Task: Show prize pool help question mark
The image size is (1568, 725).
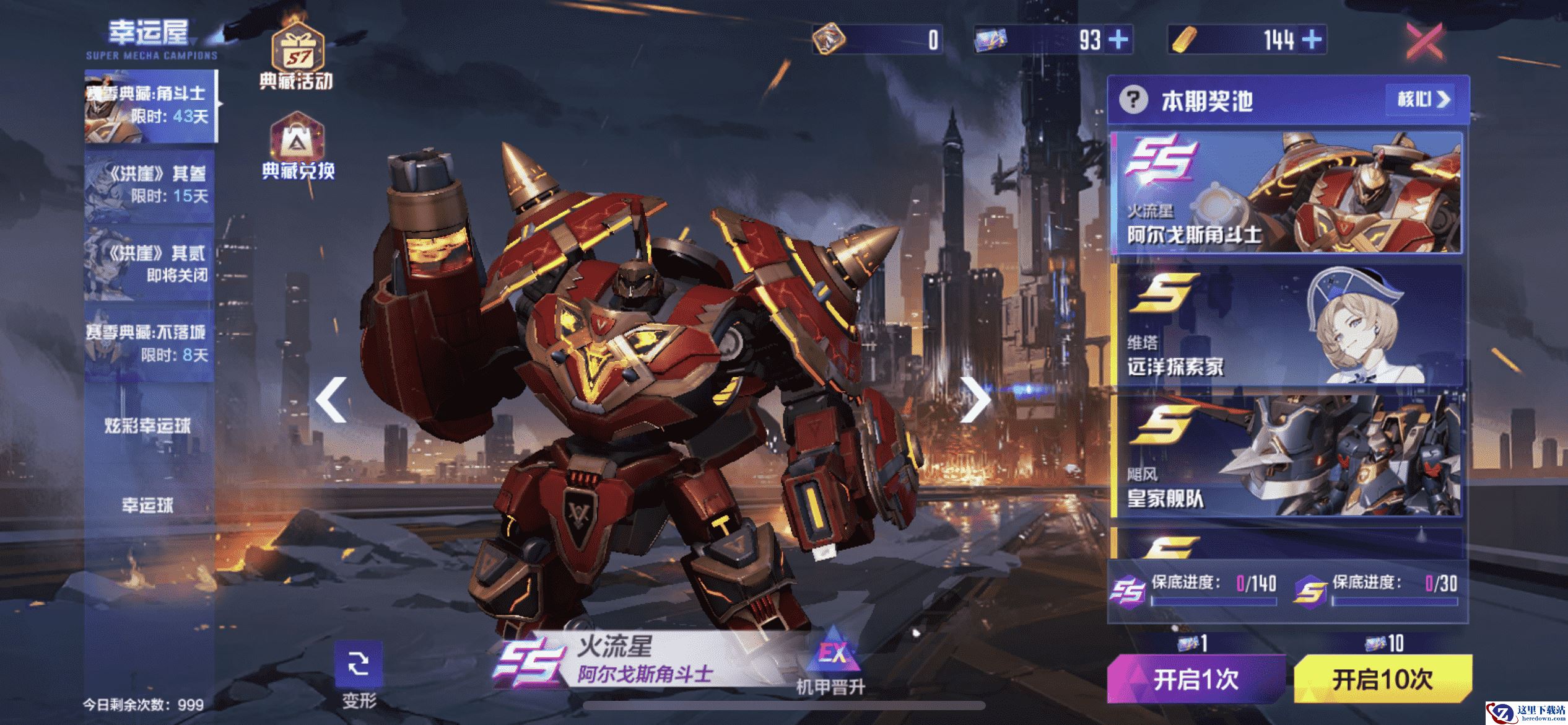Action: (x=1133, y=100)
